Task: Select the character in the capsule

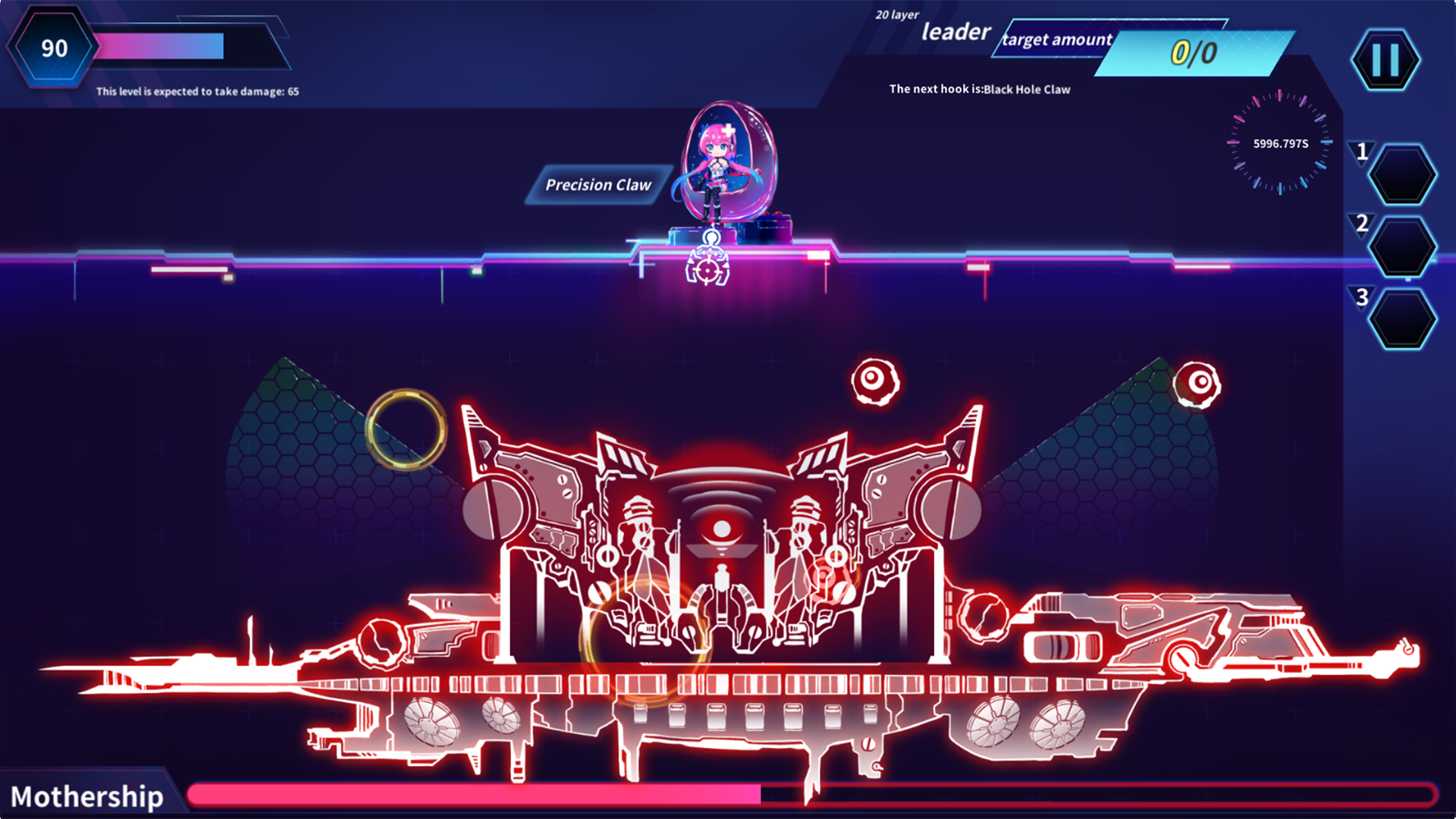Action: point(717,163)
